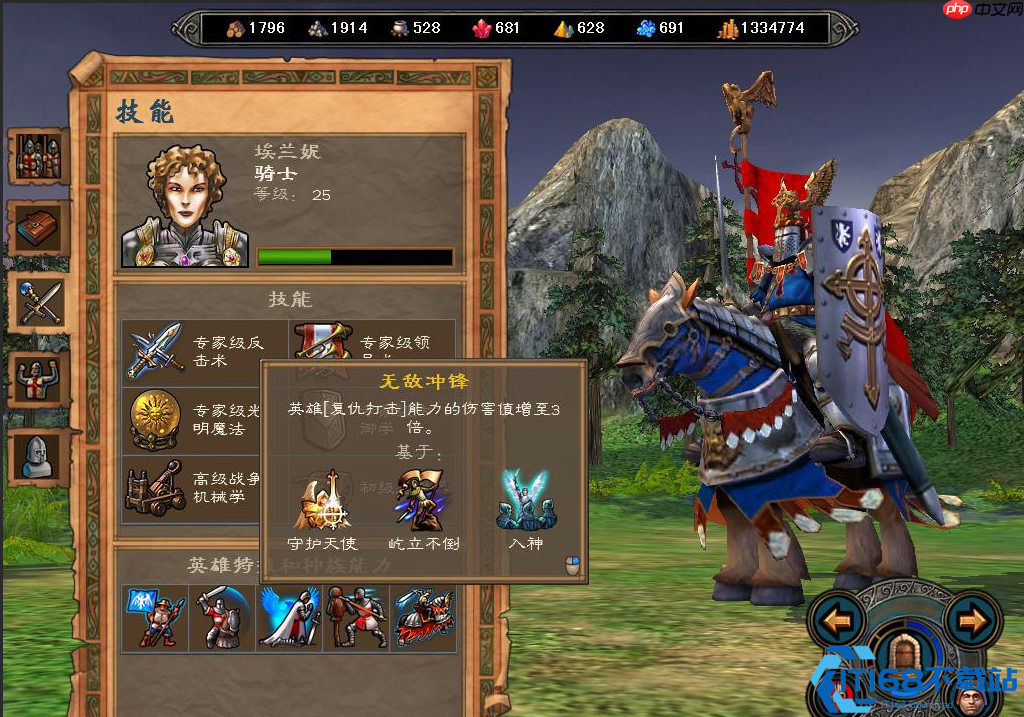Image resolution: width=1024 pixels, height=717 pixels.
Task: Pick the catapult war machines skill
Action: [x=155, y=488]
